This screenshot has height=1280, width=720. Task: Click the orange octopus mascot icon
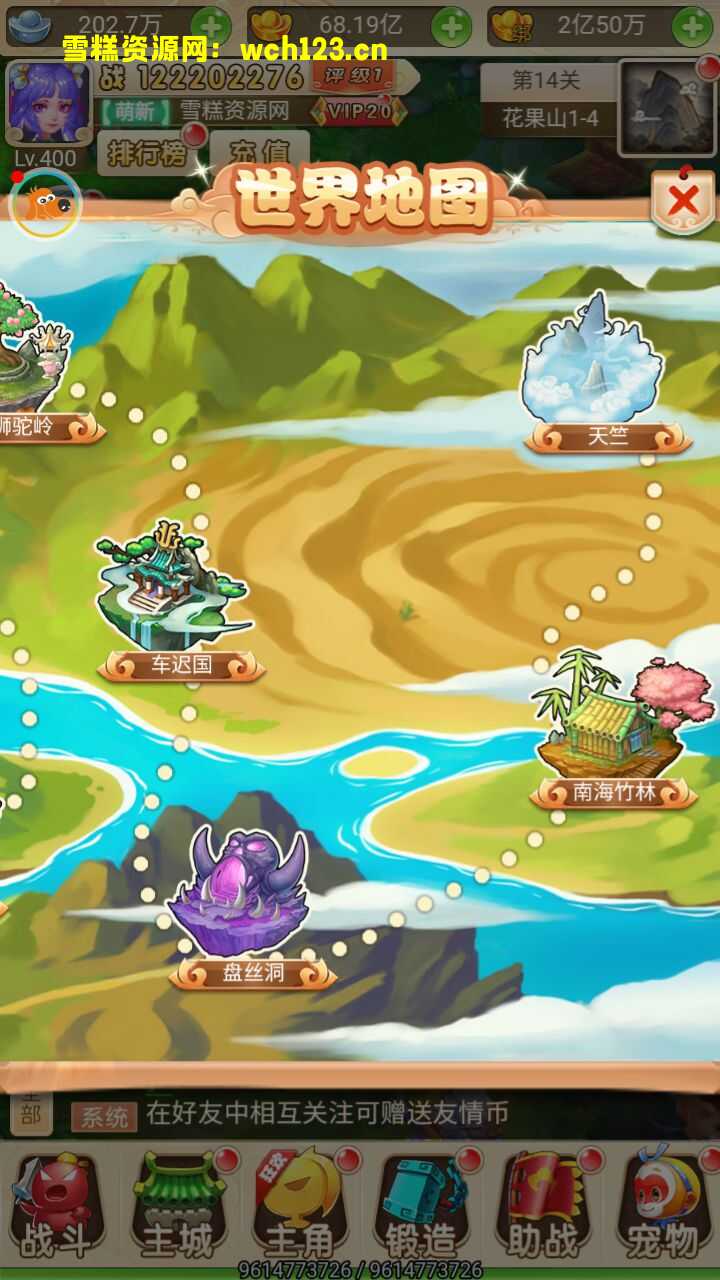45,204
